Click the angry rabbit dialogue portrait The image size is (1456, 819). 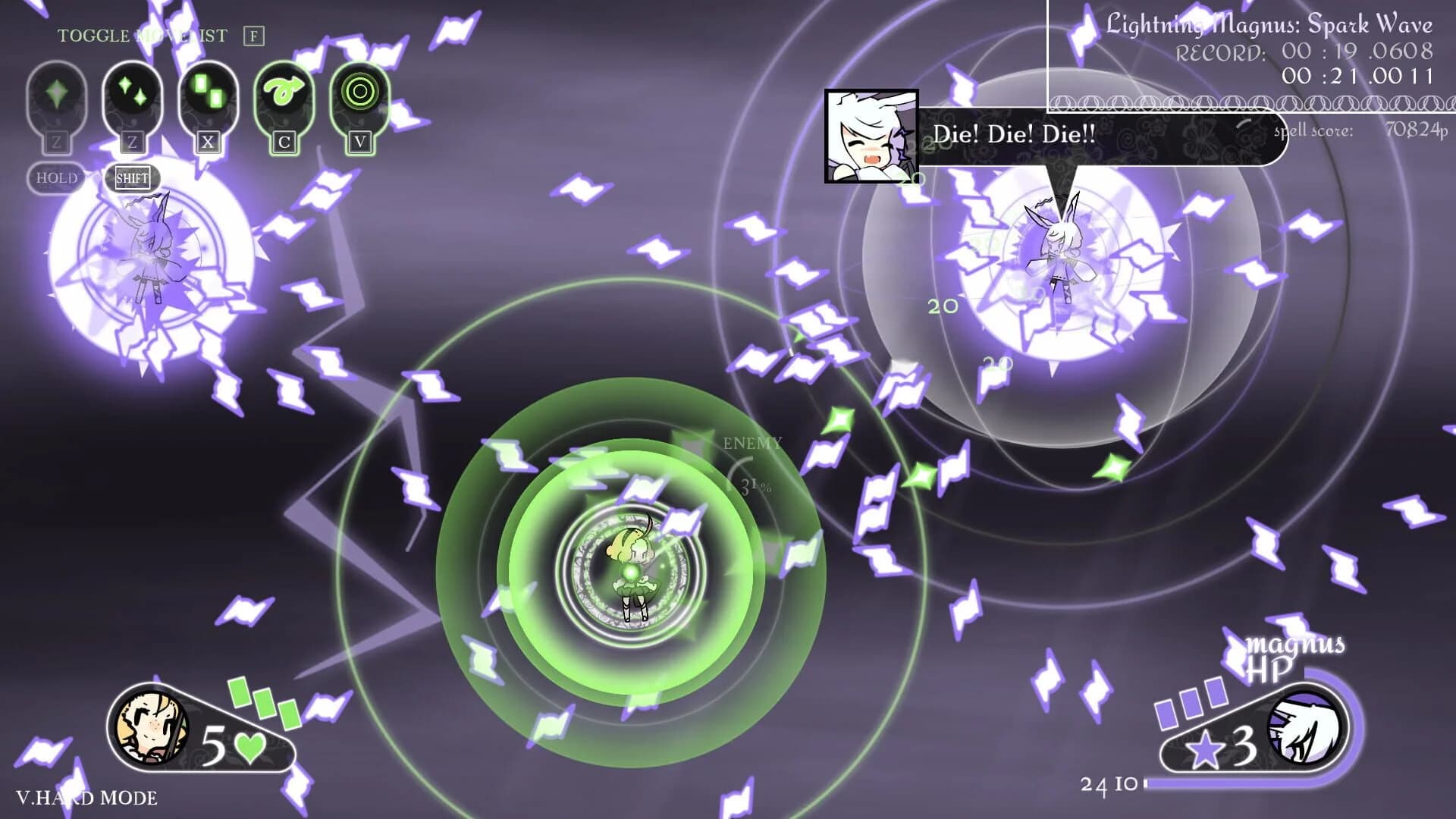(x=871, y=136)
